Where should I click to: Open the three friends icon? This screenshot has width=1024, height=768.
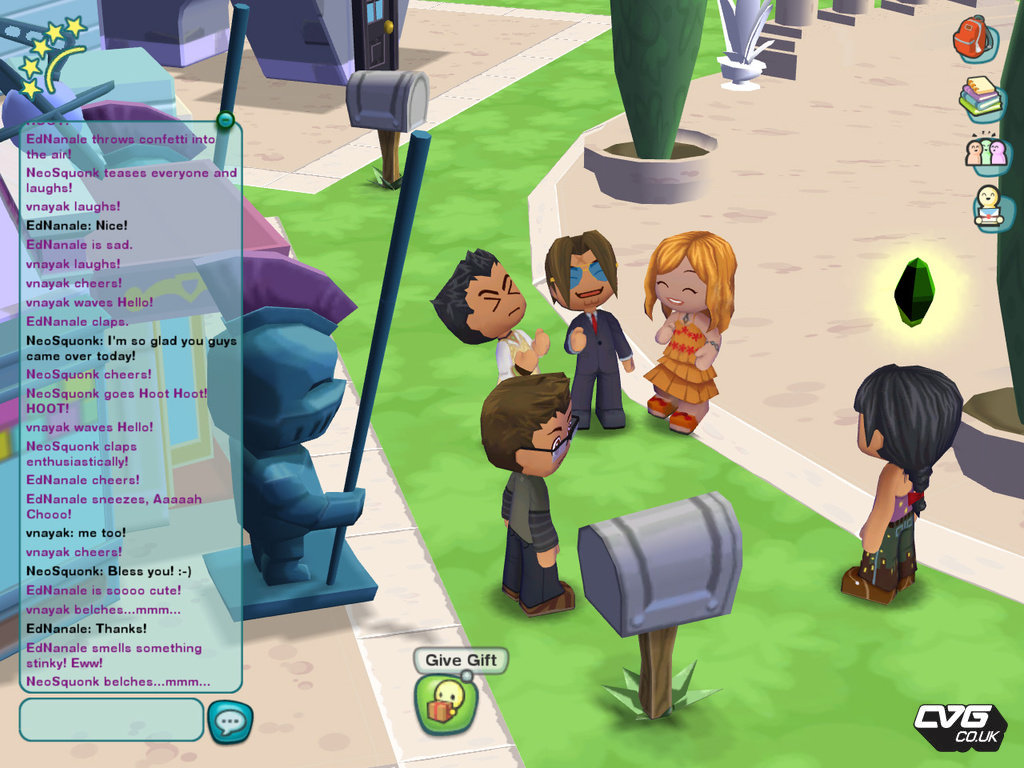click(986, 152)
